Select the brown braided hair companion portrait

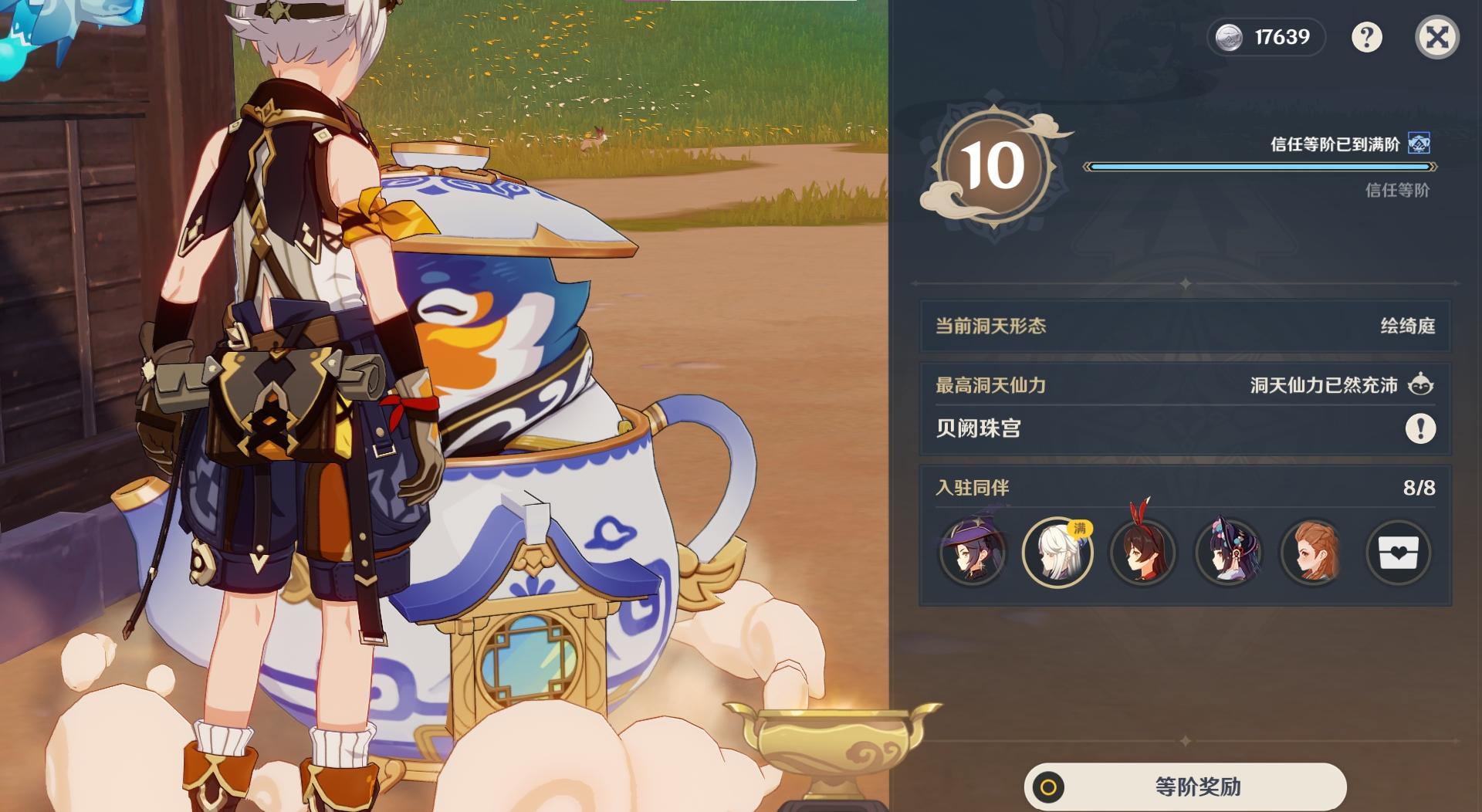click(x=1313, y=553)
